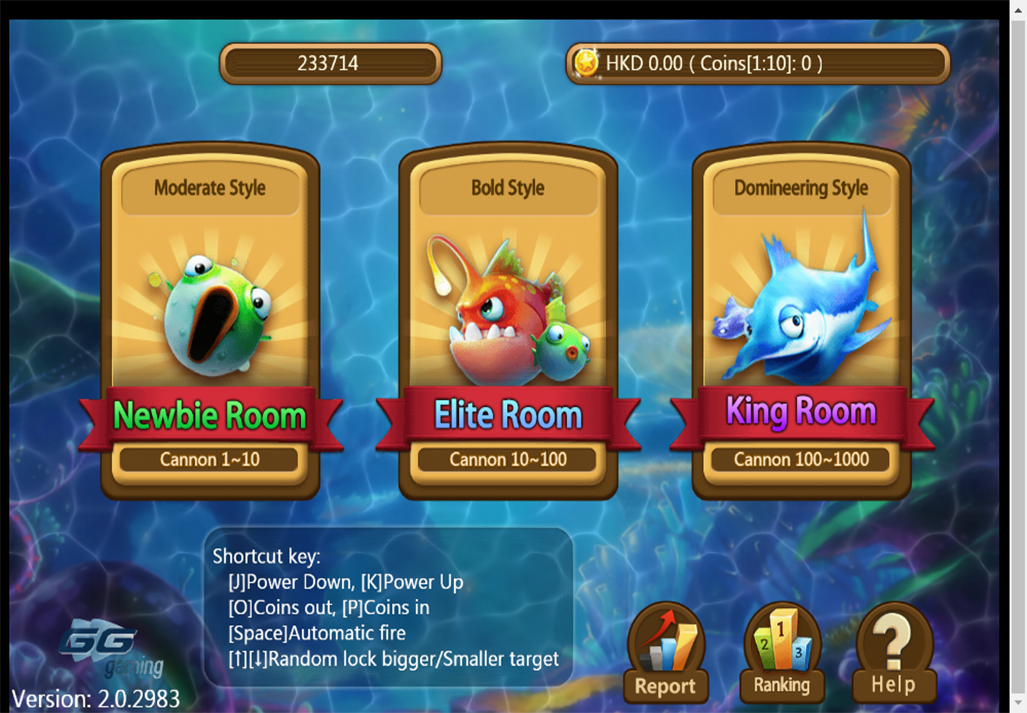
Task: Open the Help screen
Action: point(893,655)
